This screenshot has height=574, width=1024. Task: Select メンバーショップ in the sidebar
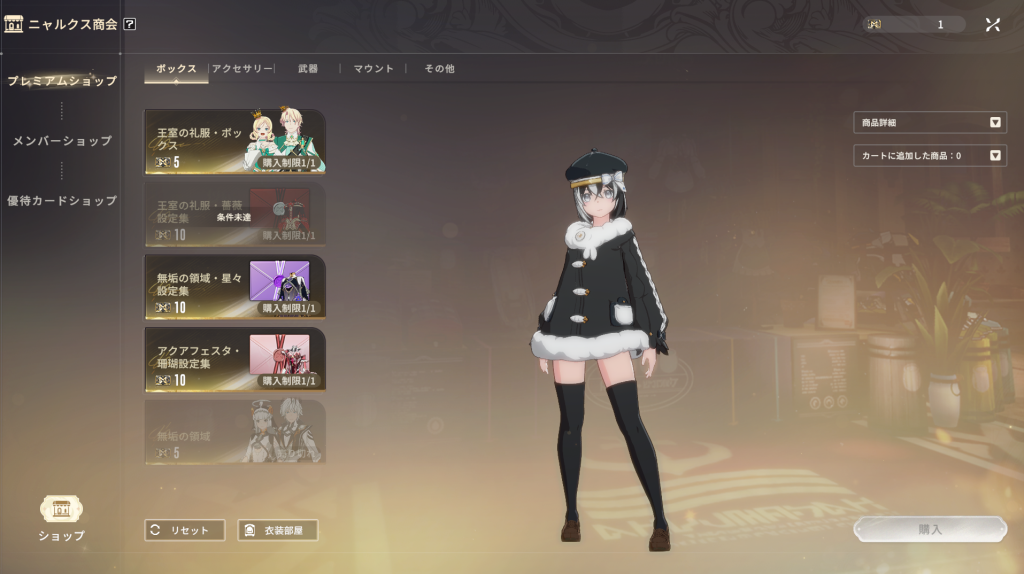pos(62,141)
